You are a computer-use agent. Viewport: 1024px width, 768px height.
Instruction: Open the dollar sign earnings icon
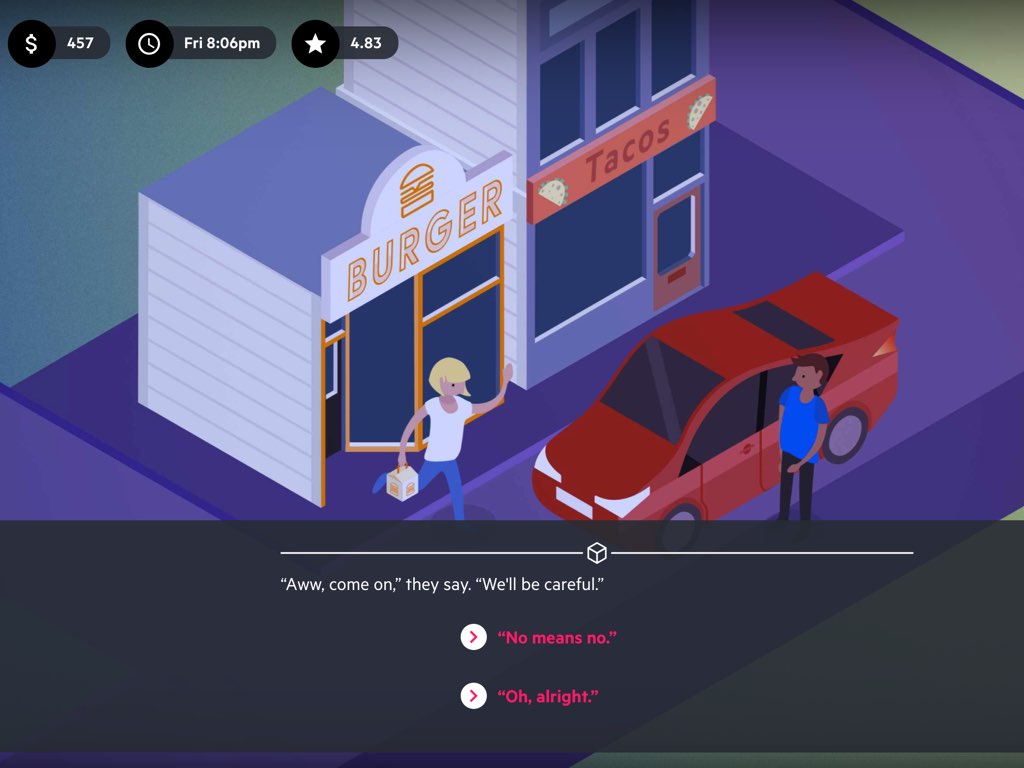click(32, 44)
